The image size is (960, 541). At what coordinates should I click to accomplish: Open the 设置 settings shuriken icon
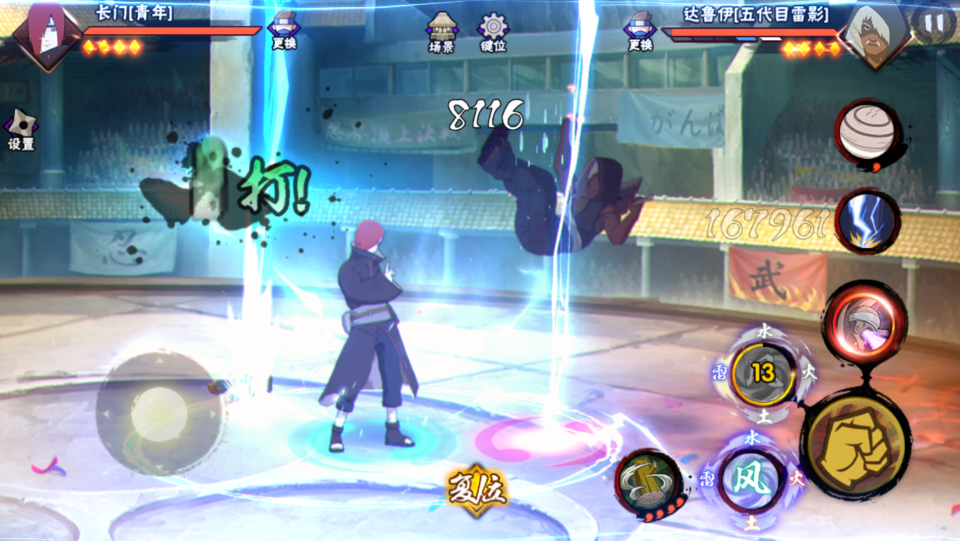(x=21, y=129)
